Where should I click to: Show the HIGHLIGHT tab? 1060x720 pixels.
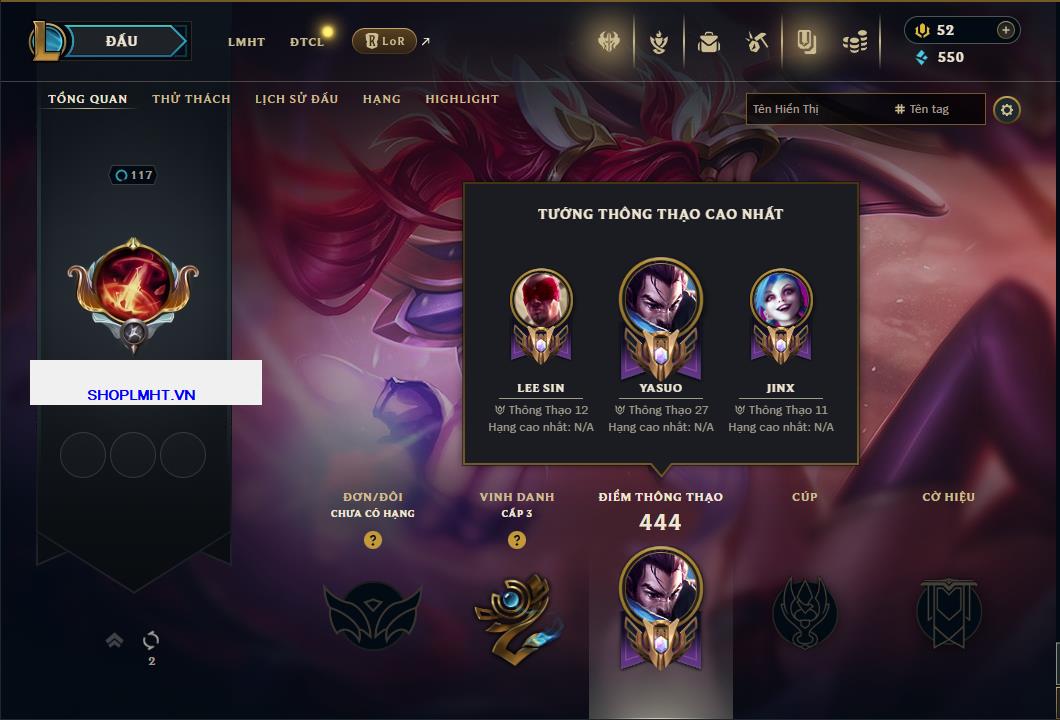461,99
